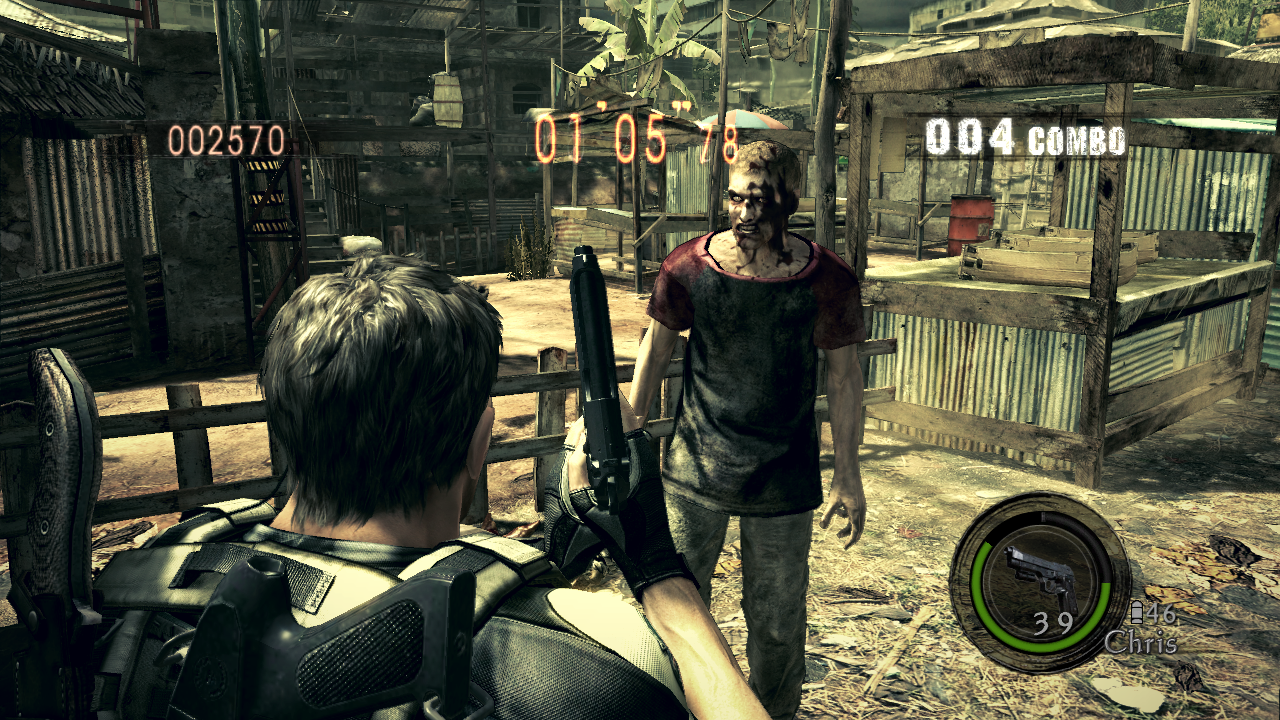This screenshot has height=720, width=1280.
Task: Select the equipped handgun weapon icon
Action: coord(1039,574)
